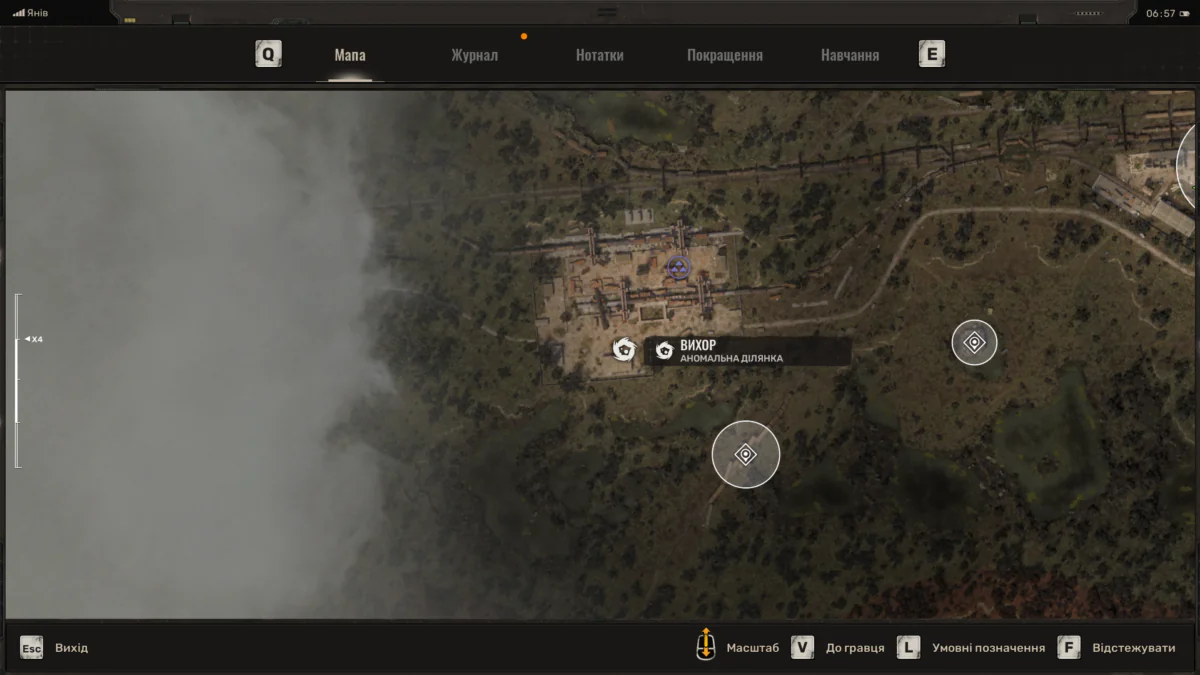
Task: Click the purple radiation marker on map
Action: tap(679, 266)
